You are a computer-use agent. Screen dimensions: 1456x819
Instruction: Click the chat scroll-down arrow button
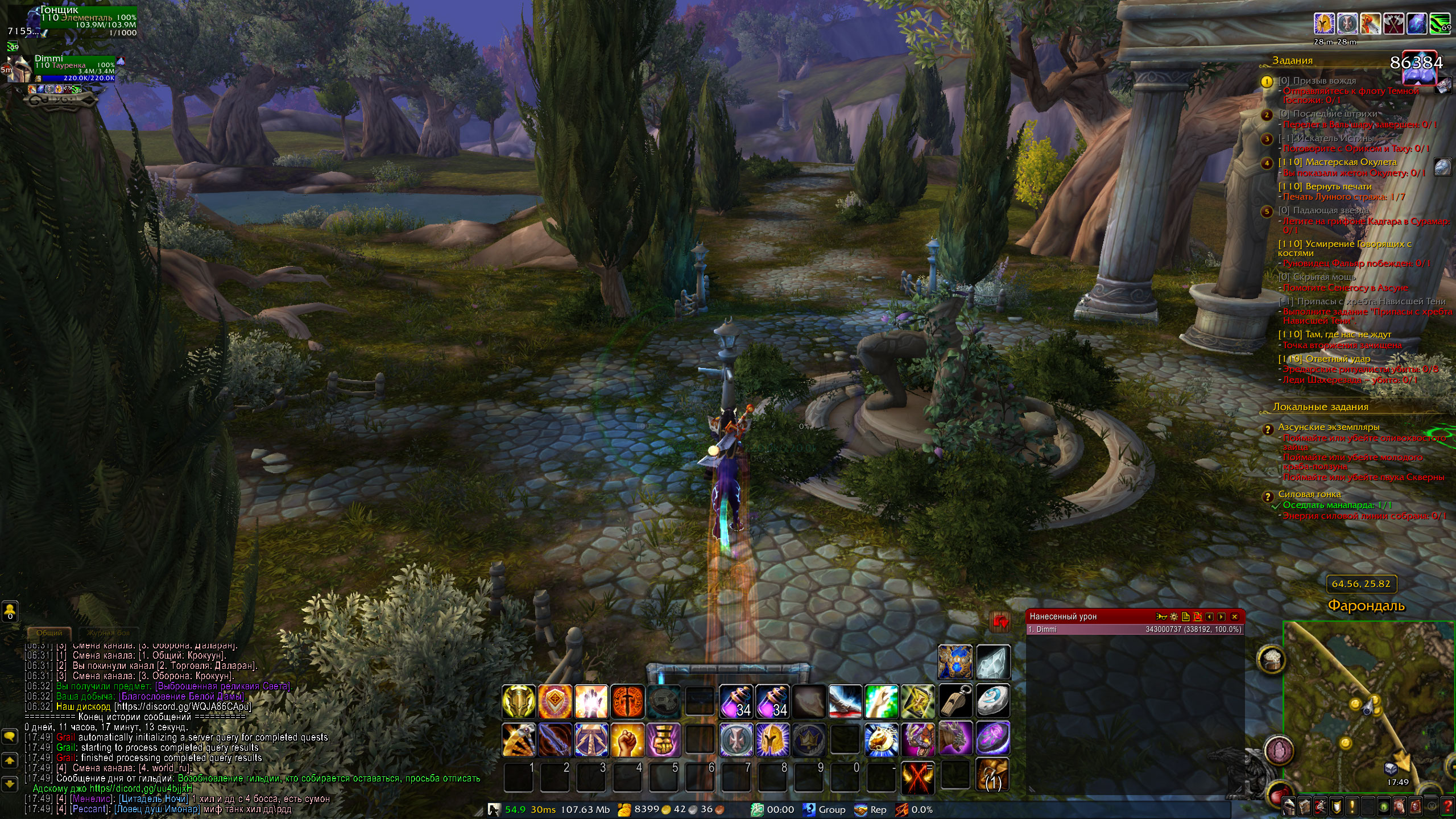coord(10,784)
